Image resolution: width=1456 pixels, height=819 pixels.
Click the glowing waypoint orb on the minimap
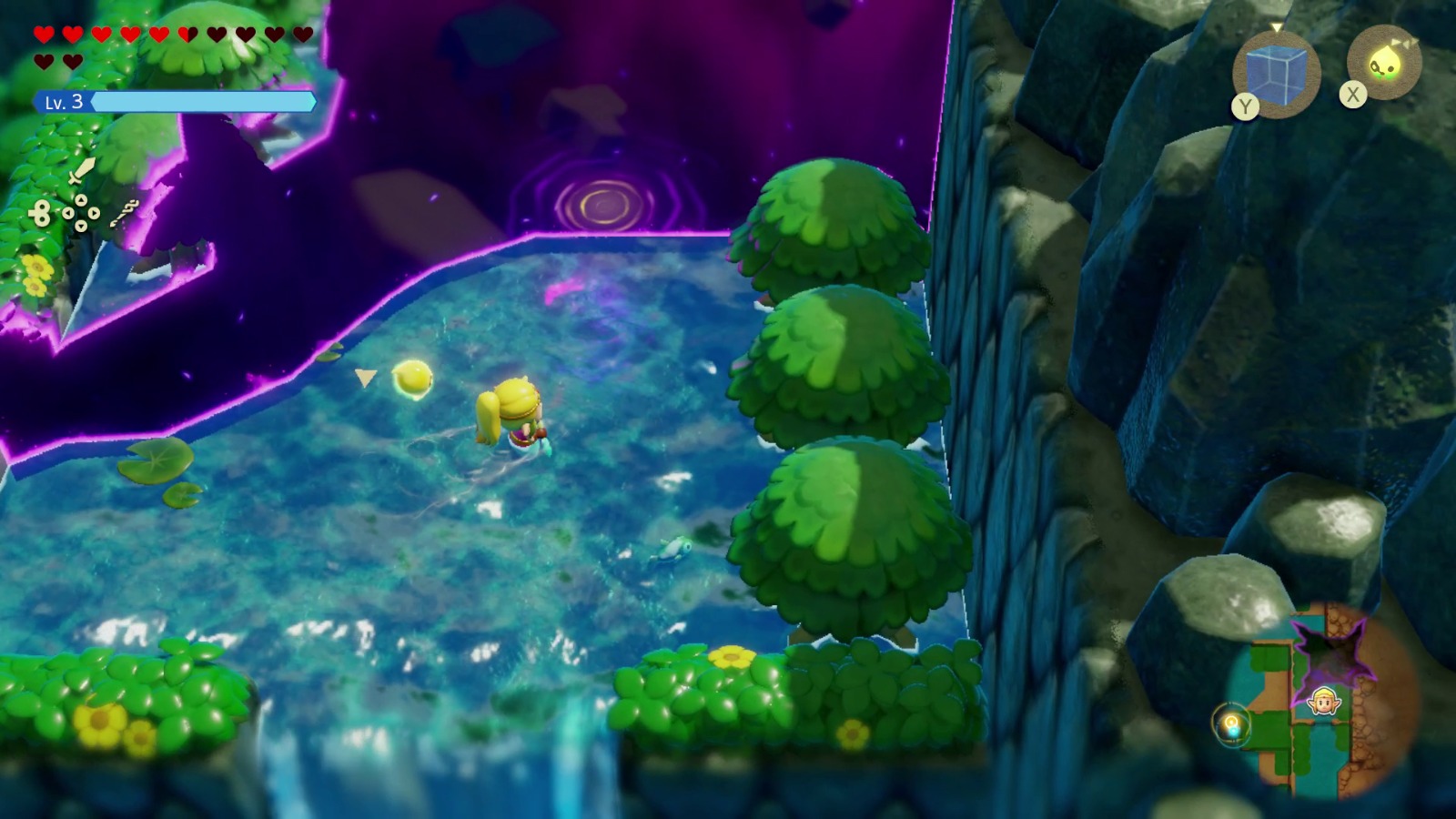point(1232,723)
